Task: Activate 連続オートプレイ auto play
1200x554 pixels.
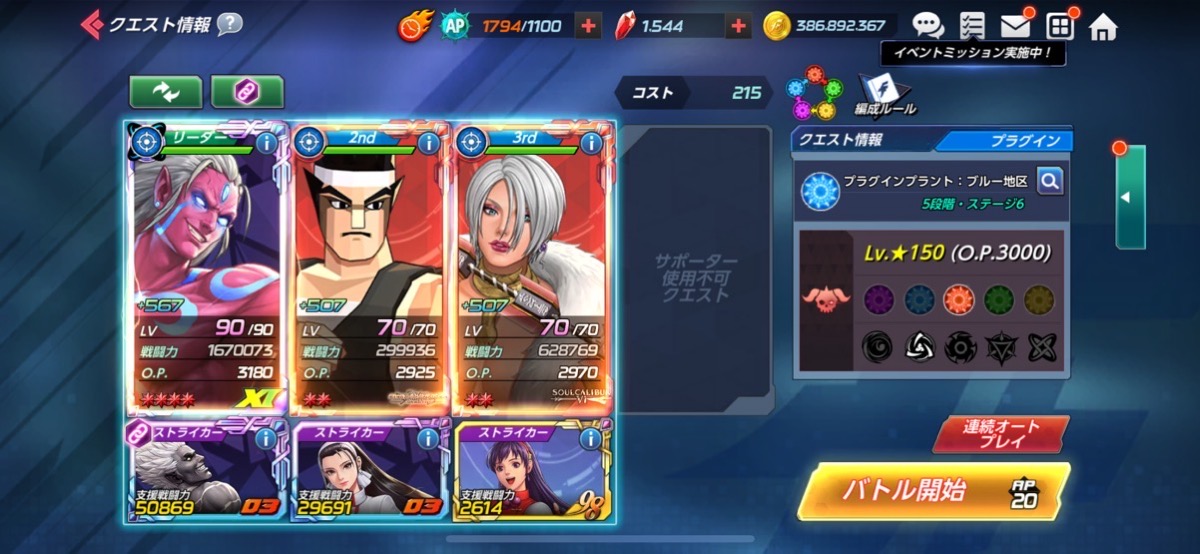Action: pos(1001,433)
